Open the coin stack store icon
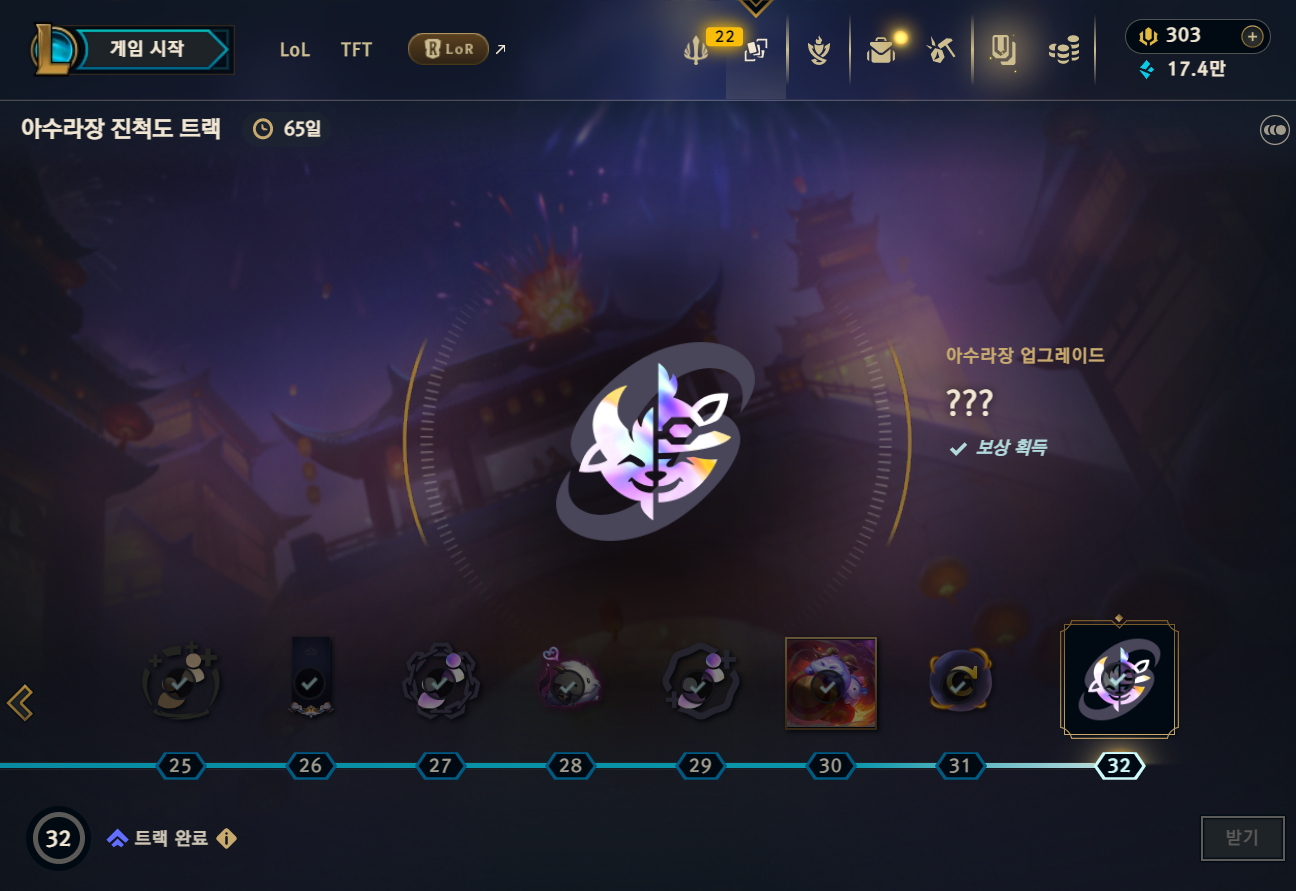Image resolution: width=1296 pixels, height=891 pixels. point(1063,50)
